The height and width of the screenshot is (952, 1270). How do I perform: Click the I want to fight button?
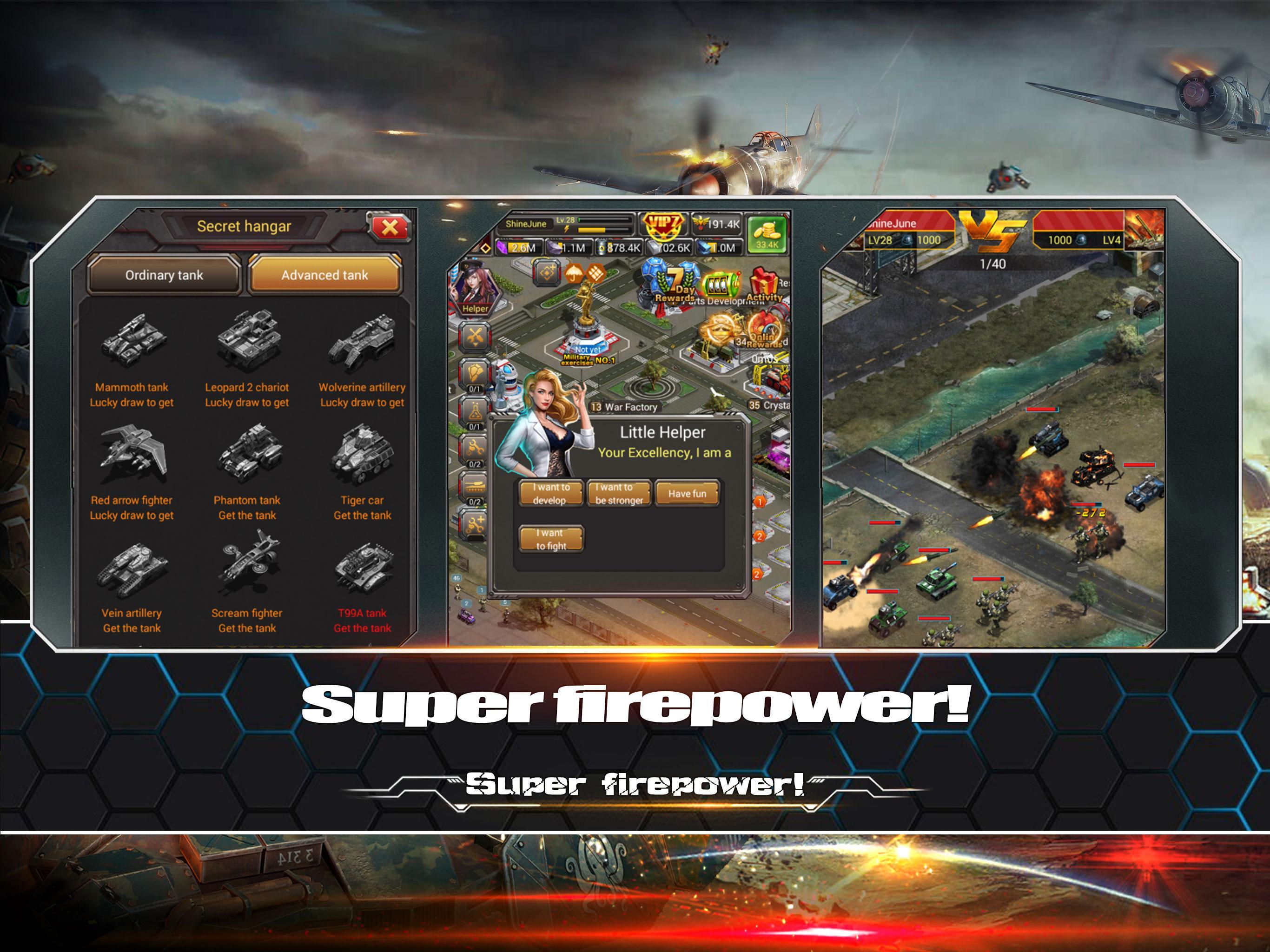pos(551,538)
